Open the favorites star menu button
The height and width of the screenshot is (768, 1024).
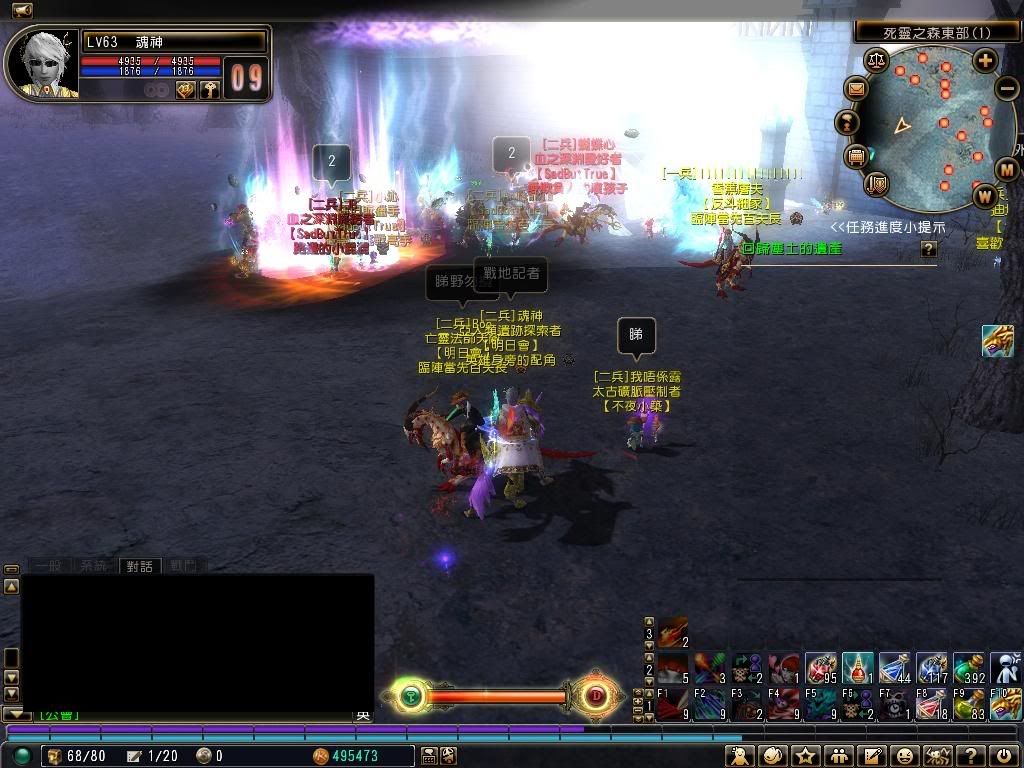(805, 756)
